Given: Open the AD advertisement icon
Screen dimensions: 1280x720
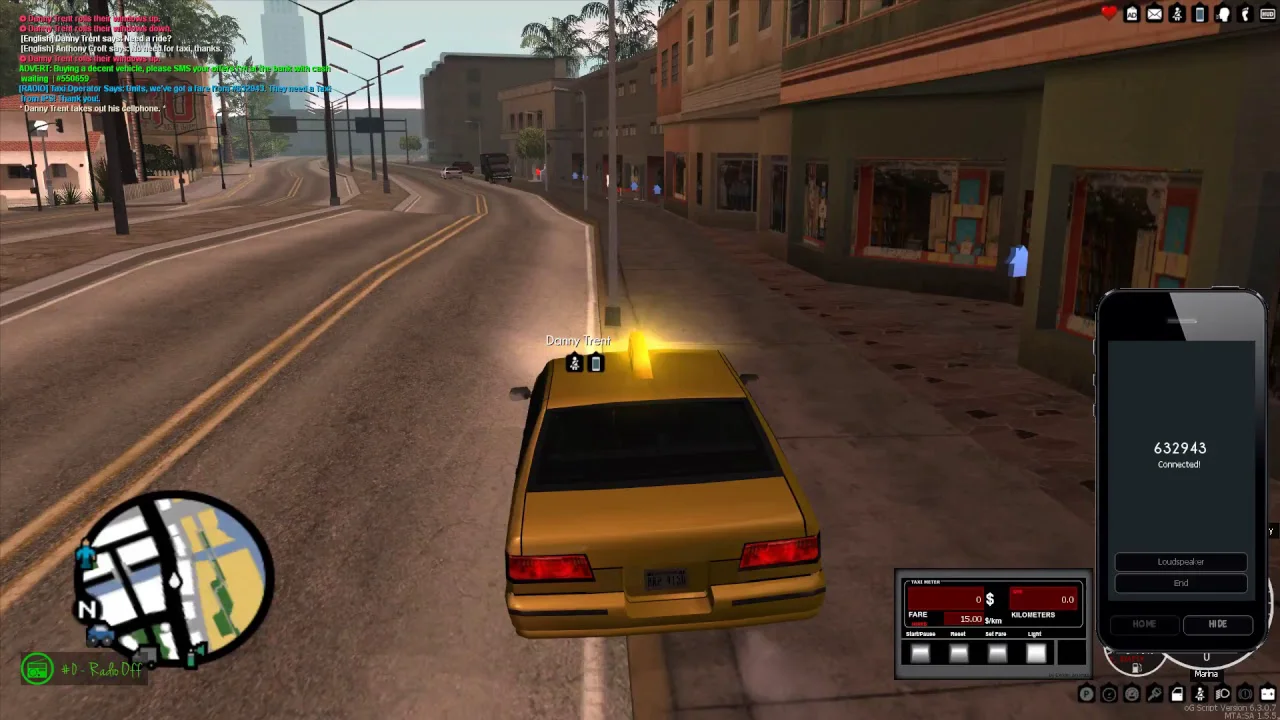Looking at the screenshot, I should [x=1132, y=14].
